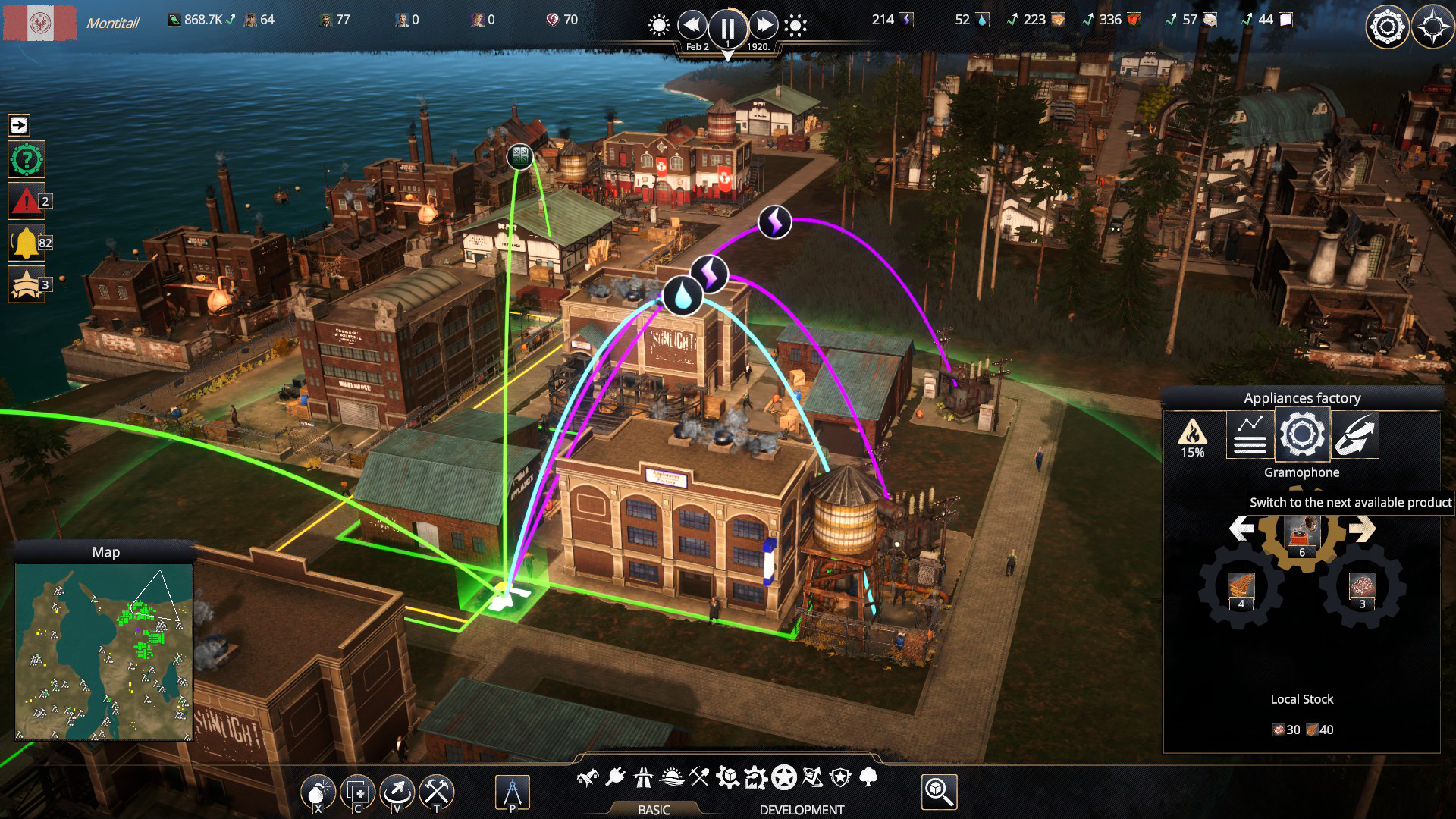Slow down game time

[x=692, y=26]
